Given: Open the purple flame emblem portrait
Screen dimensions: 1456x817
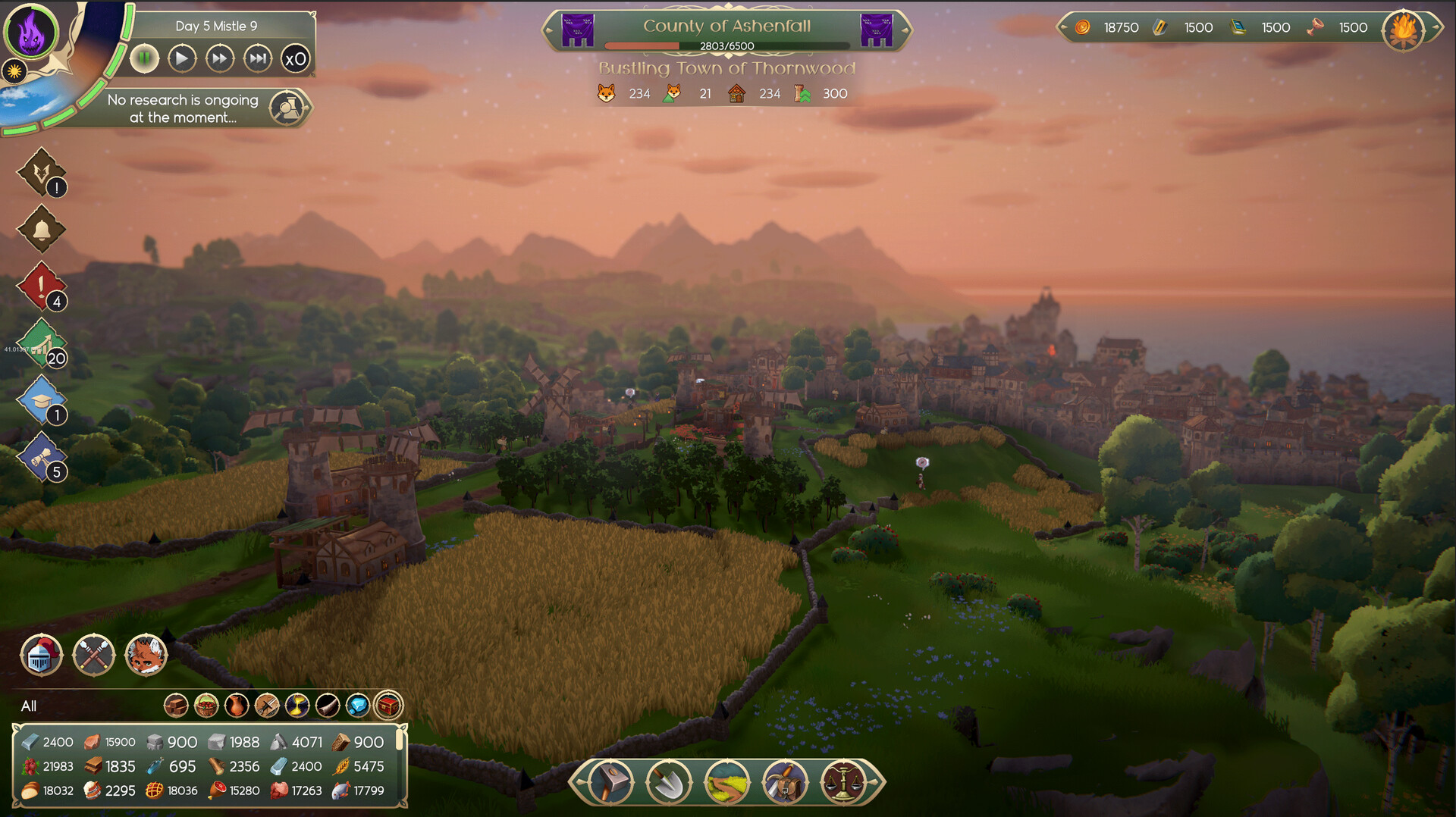Looking at the screenshot, I should pos(31,32).
